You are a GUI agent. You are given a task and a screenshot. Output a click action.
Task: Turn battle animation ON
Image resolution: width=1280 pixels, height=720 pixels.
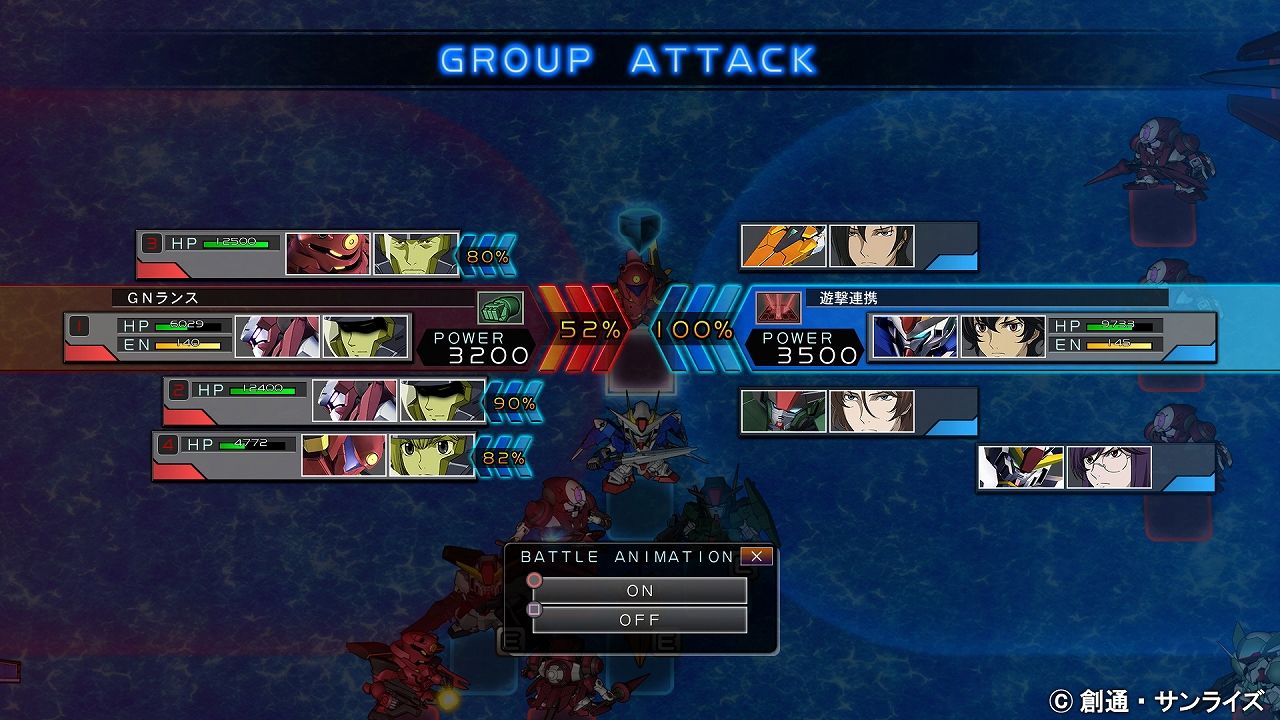pos(640,590)
